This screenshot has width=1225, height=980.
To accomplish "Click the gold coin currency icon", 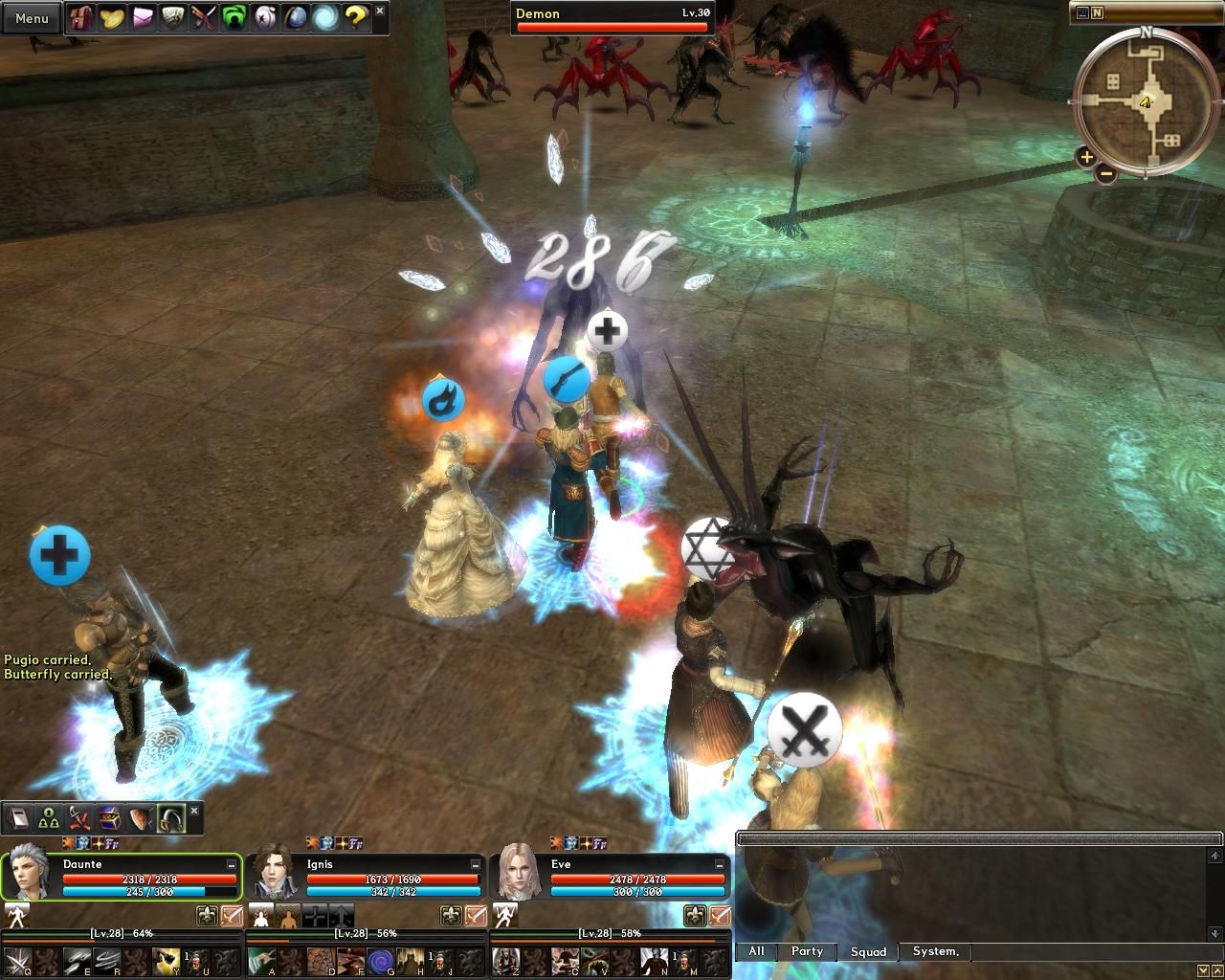I will [x=110, y=18].
